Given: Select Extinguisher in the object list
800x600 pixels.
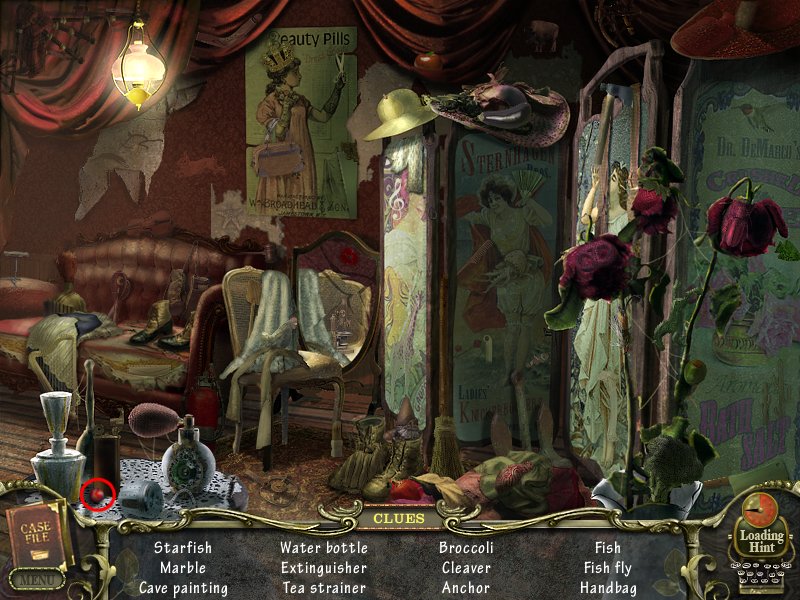Looking at the screenshot, I should tap(324, 568).
